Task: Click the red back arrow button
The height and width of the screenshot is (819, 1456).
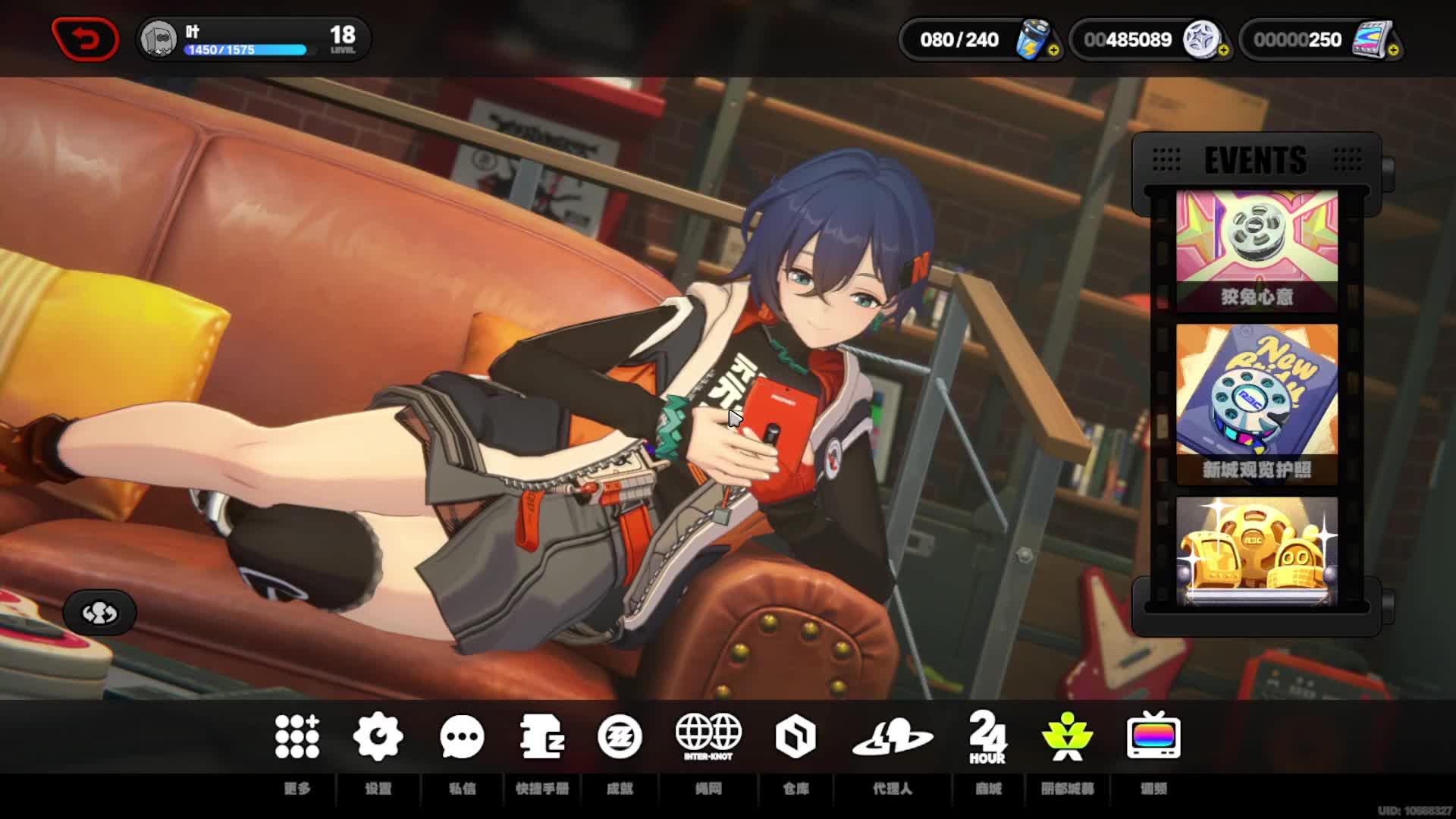Action: [85, 39]
